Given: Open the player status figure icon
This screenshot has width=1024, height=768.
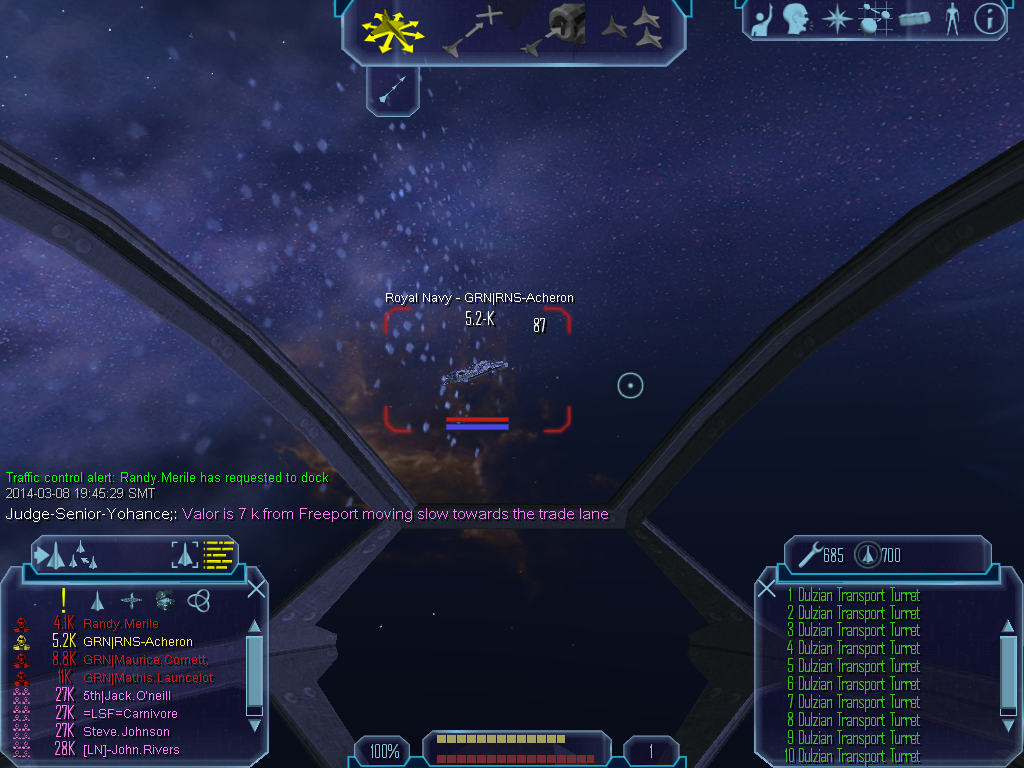Looking at the screenshot, I should (x=951, y=18).
